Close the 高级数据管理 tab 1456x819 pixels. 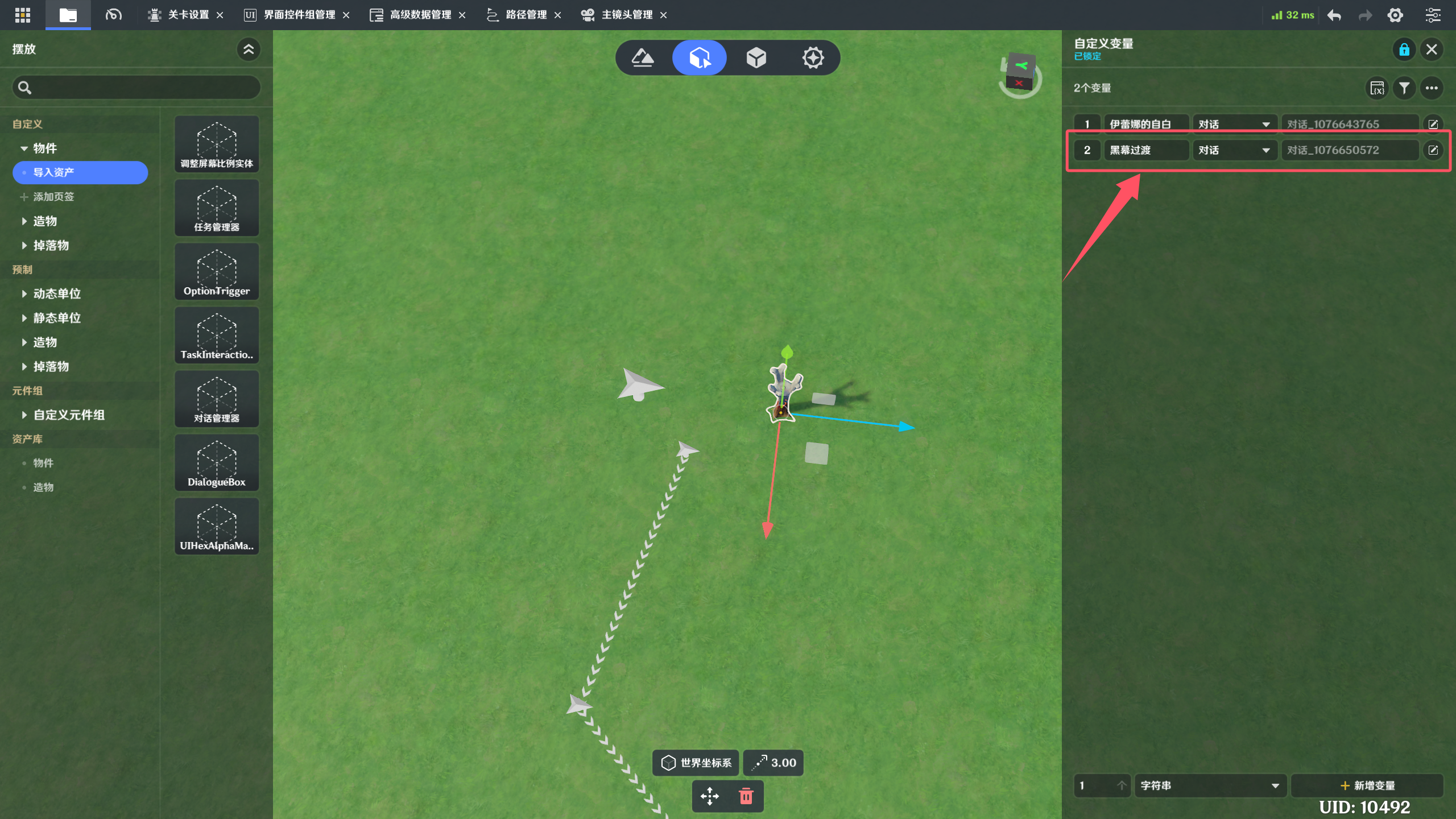pyautogui.click(x=462, y=15)
